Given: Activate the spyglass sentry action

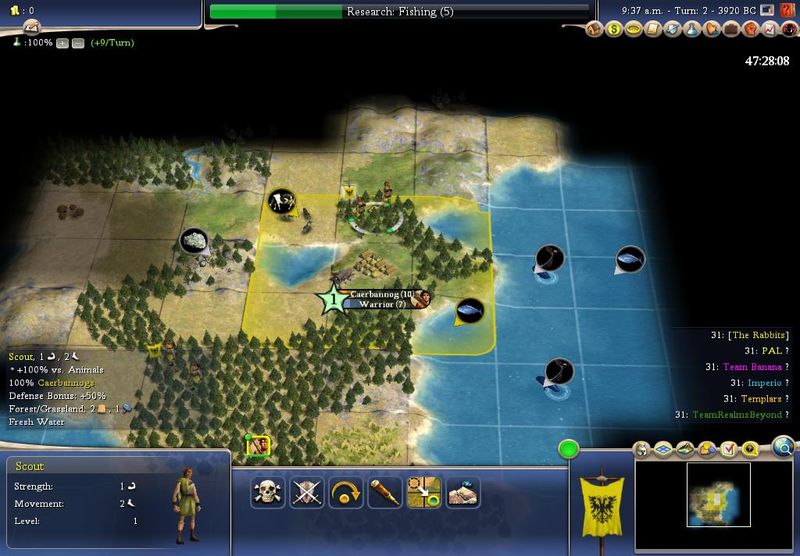Looking at the screenshot, I should click(x=385, y=492).
